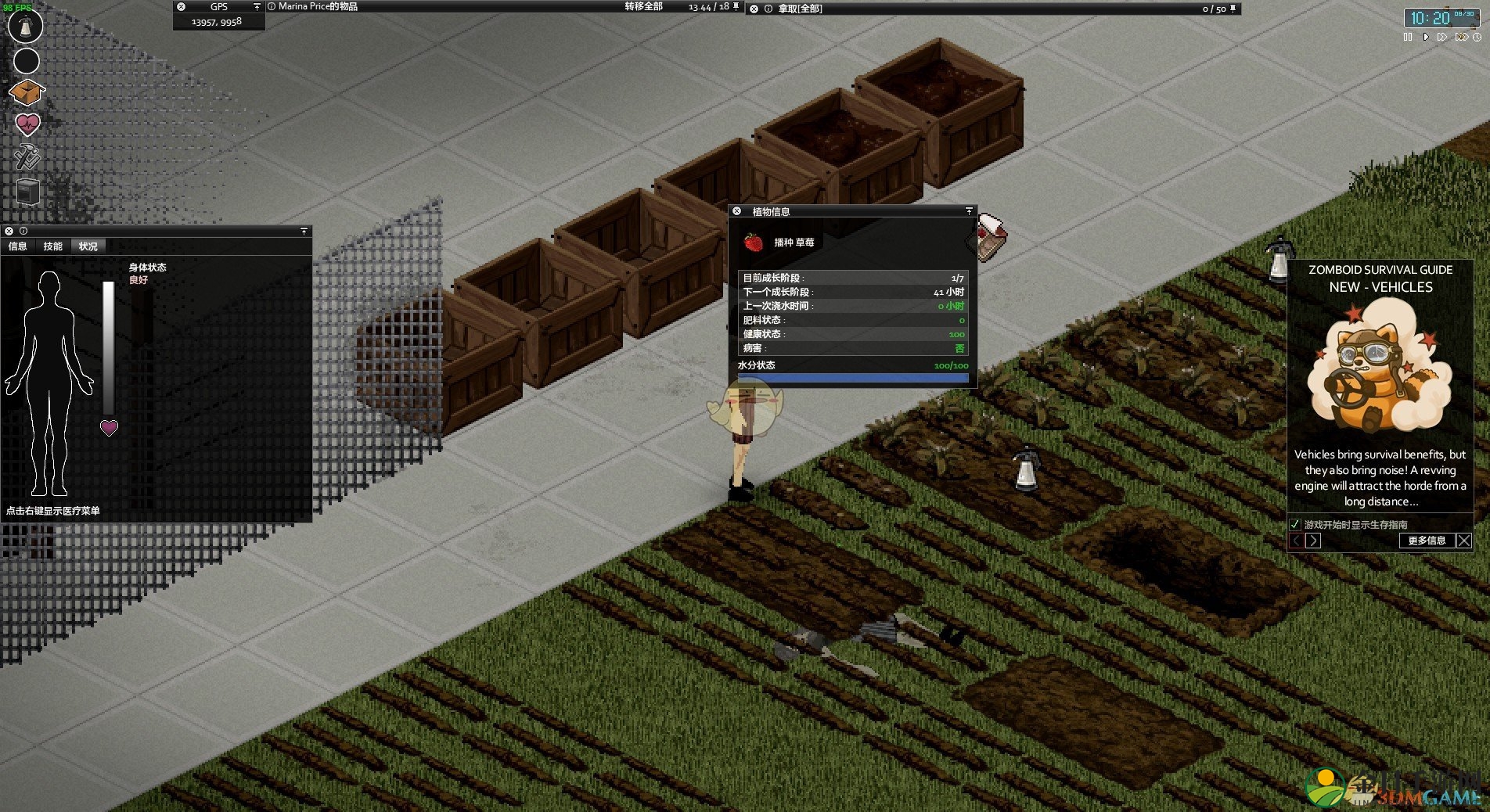1490x812 pixels.
Task: Close the Zomboid Survival Guide panel
Action: [1464, 541]
